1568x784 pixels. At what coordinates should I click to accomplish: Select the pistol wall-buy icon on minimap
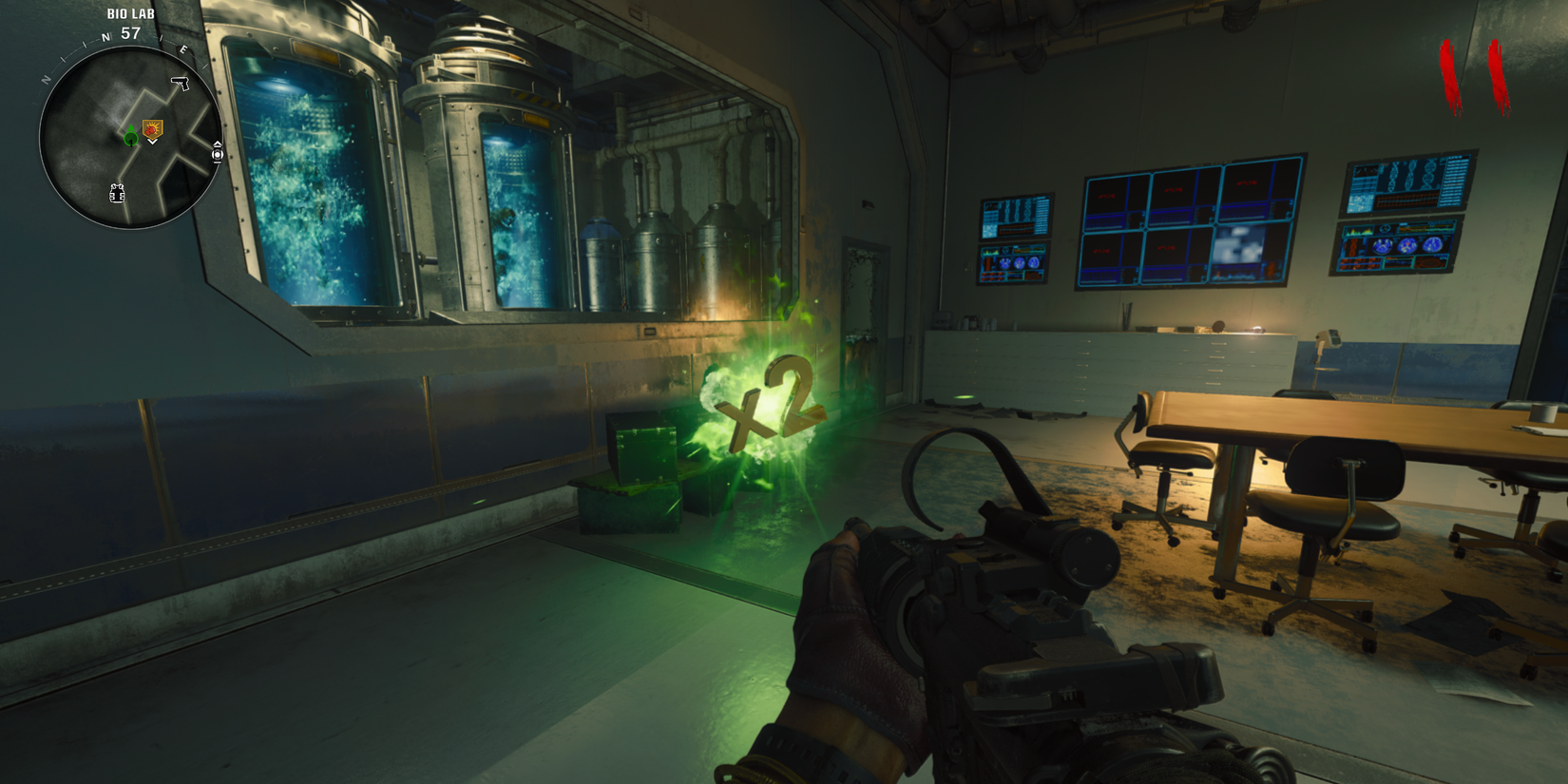[180, 82]
